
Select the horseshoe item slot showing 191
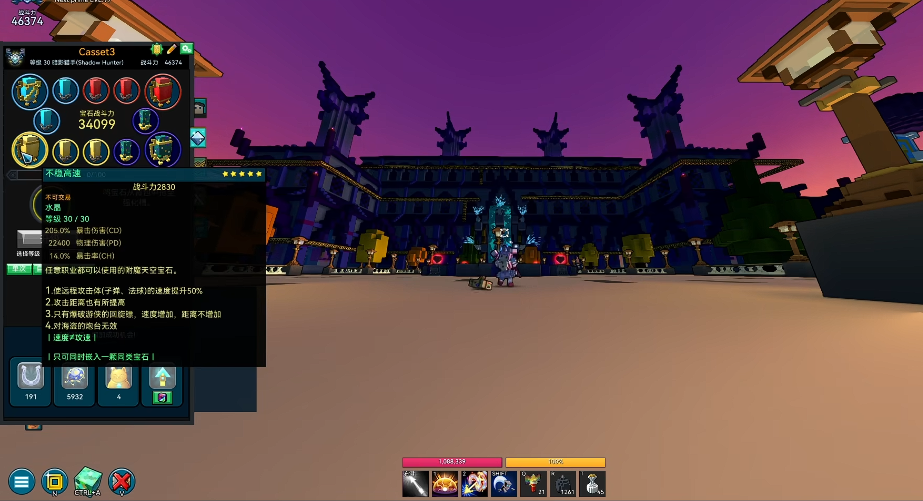click(29, 377)
